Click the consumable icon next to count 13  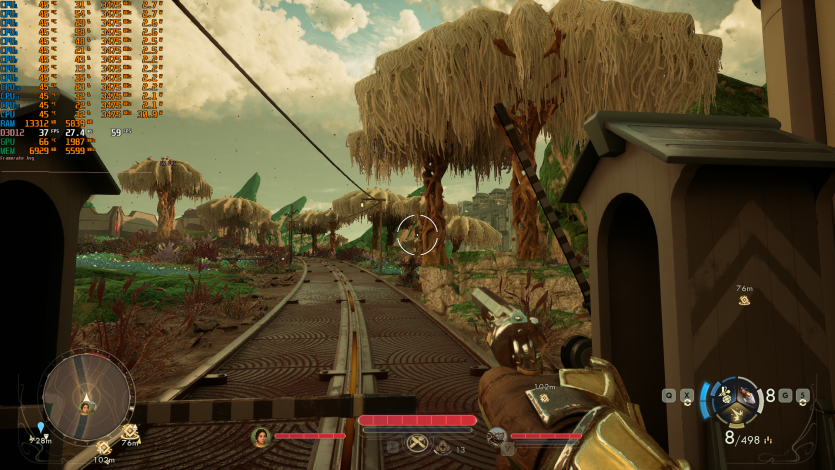(442, 448)
